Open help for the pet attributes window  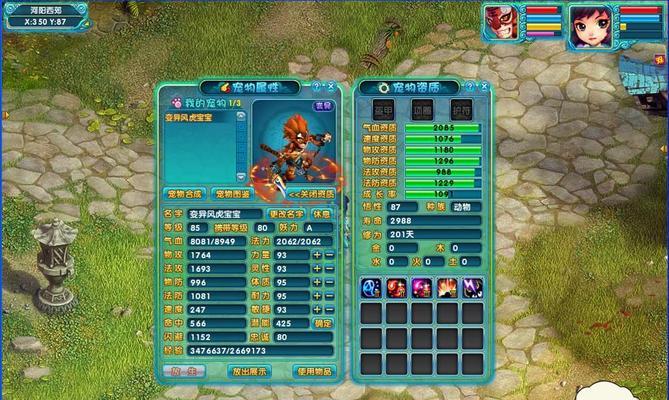click(316, 88)
